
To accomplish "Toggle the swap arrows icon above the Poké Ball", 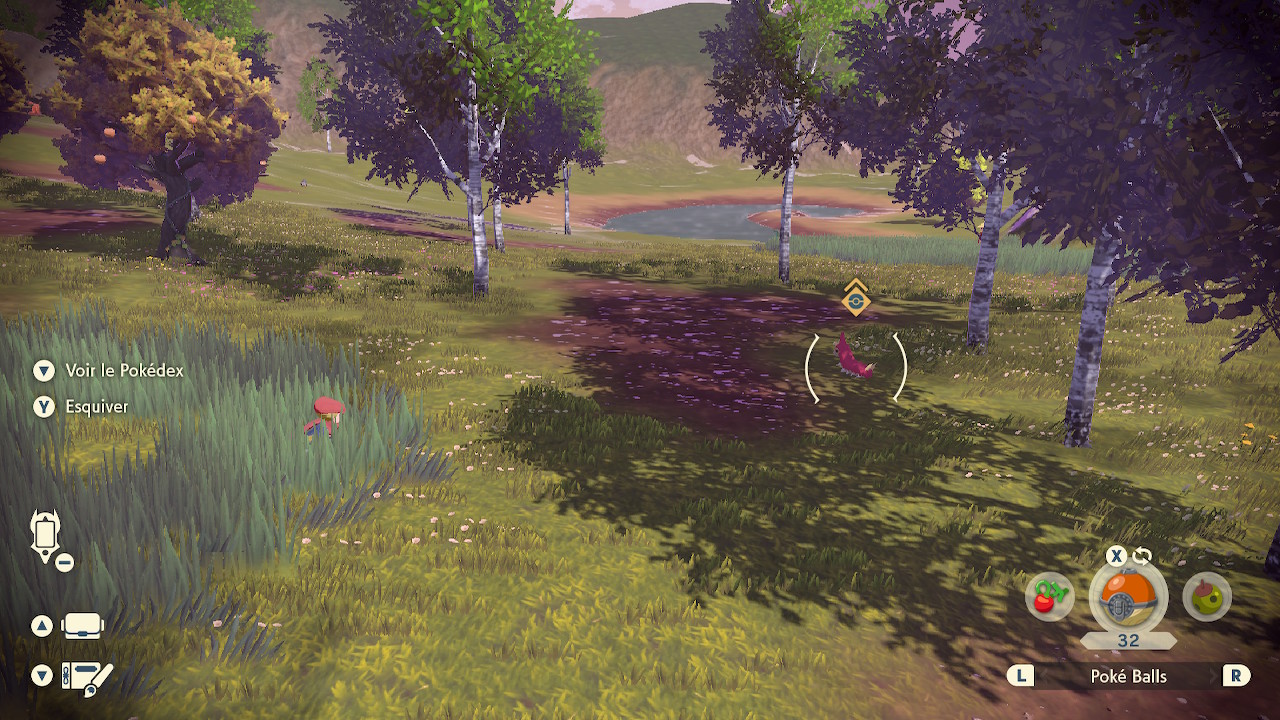I will [x=1141, y=557].
